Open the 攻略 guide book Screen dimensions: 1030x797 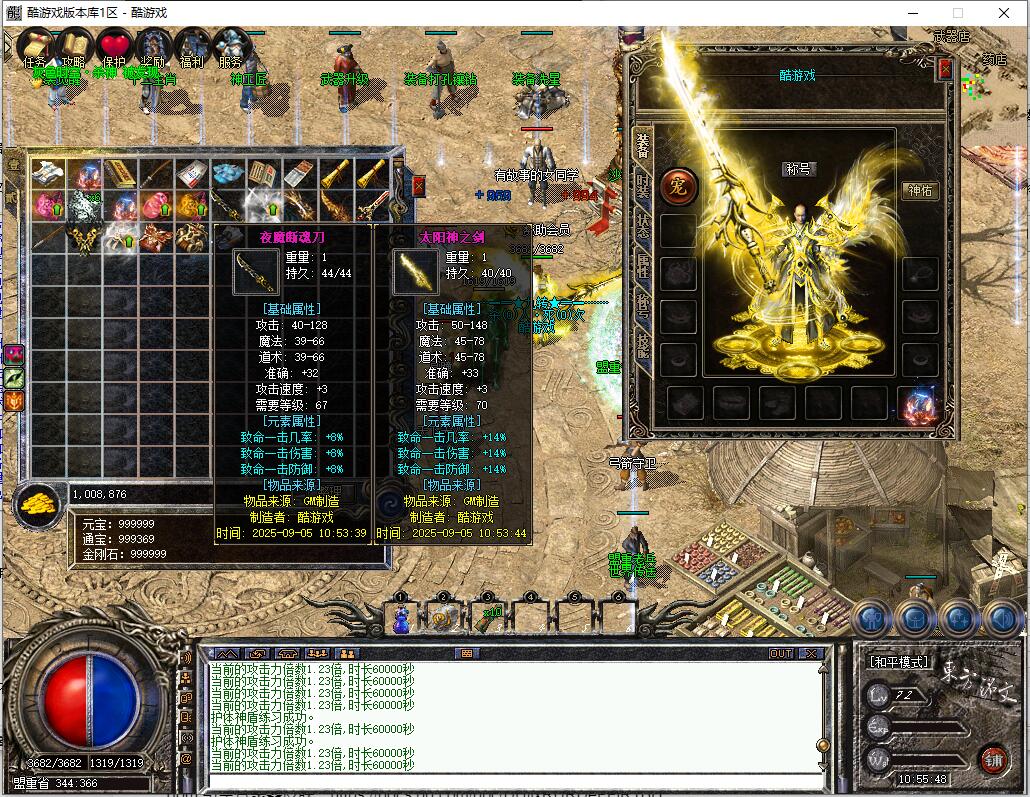(x=74, y=47)
